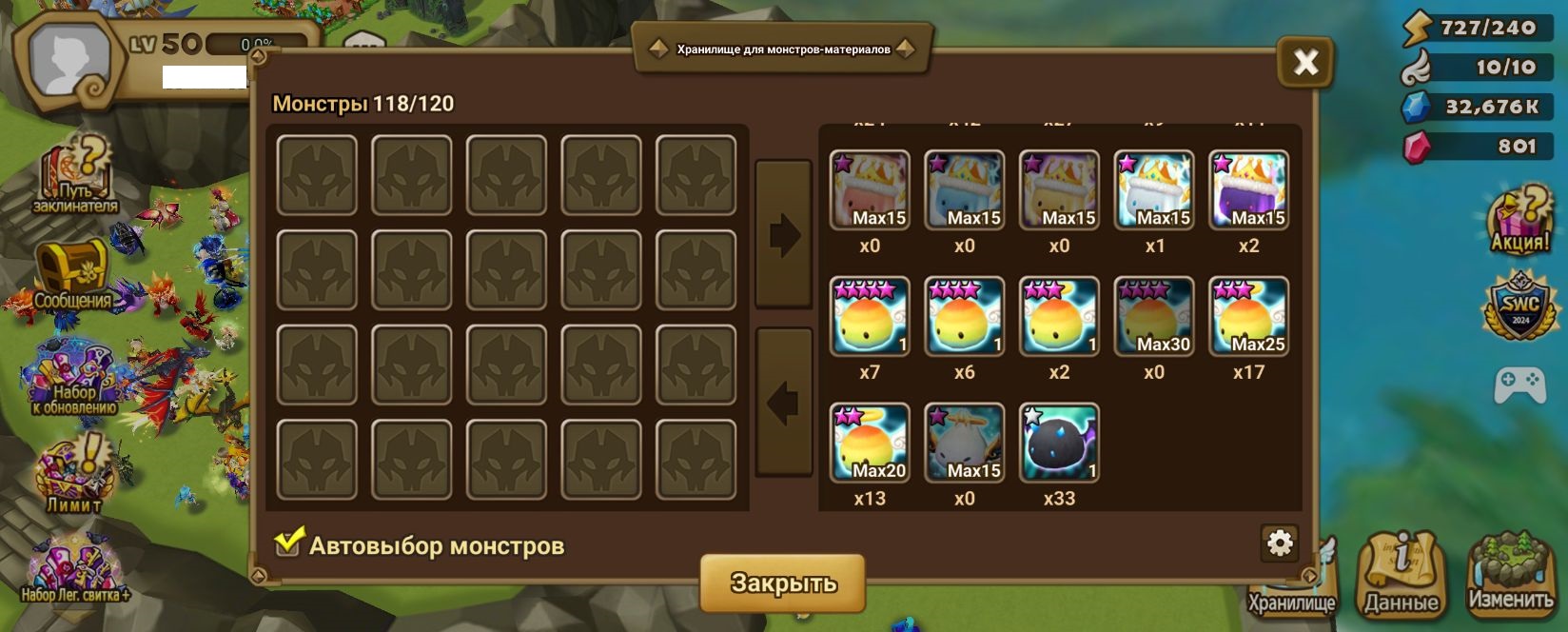Open the Сообщения chest
This screenshot has height=632, width=1568.
tap(72, 277)
